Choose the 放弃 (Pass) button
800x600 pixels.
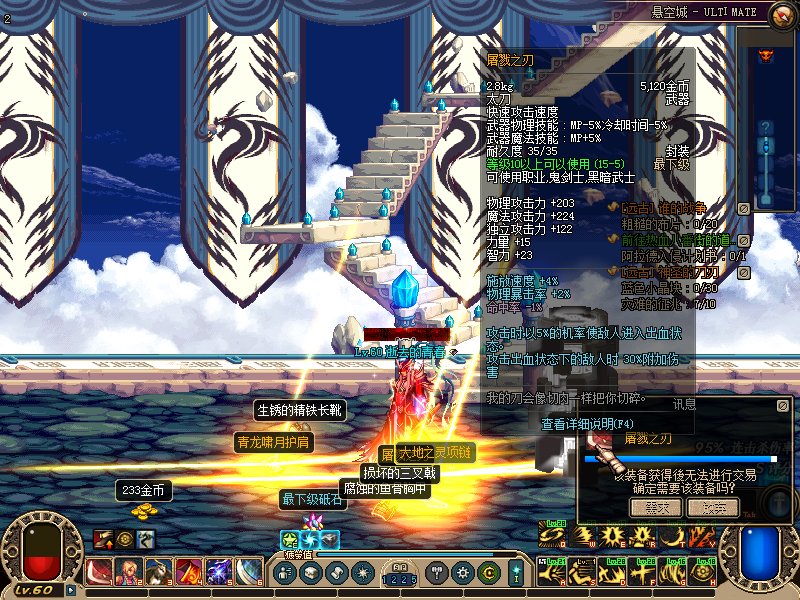pyautogui.click(x=712, y=507)
